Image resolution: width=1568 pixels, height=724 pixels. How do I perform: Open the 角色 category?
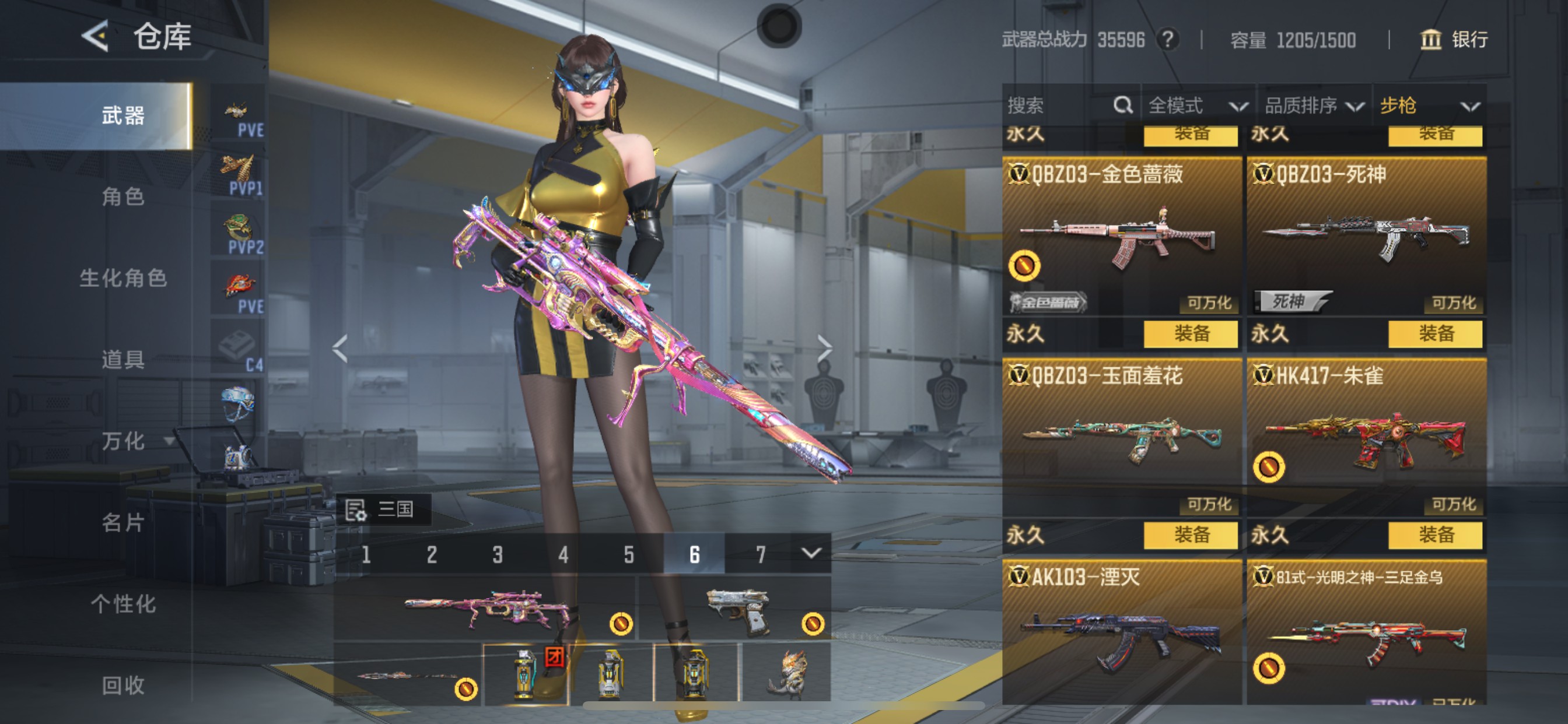pos(123,196)
